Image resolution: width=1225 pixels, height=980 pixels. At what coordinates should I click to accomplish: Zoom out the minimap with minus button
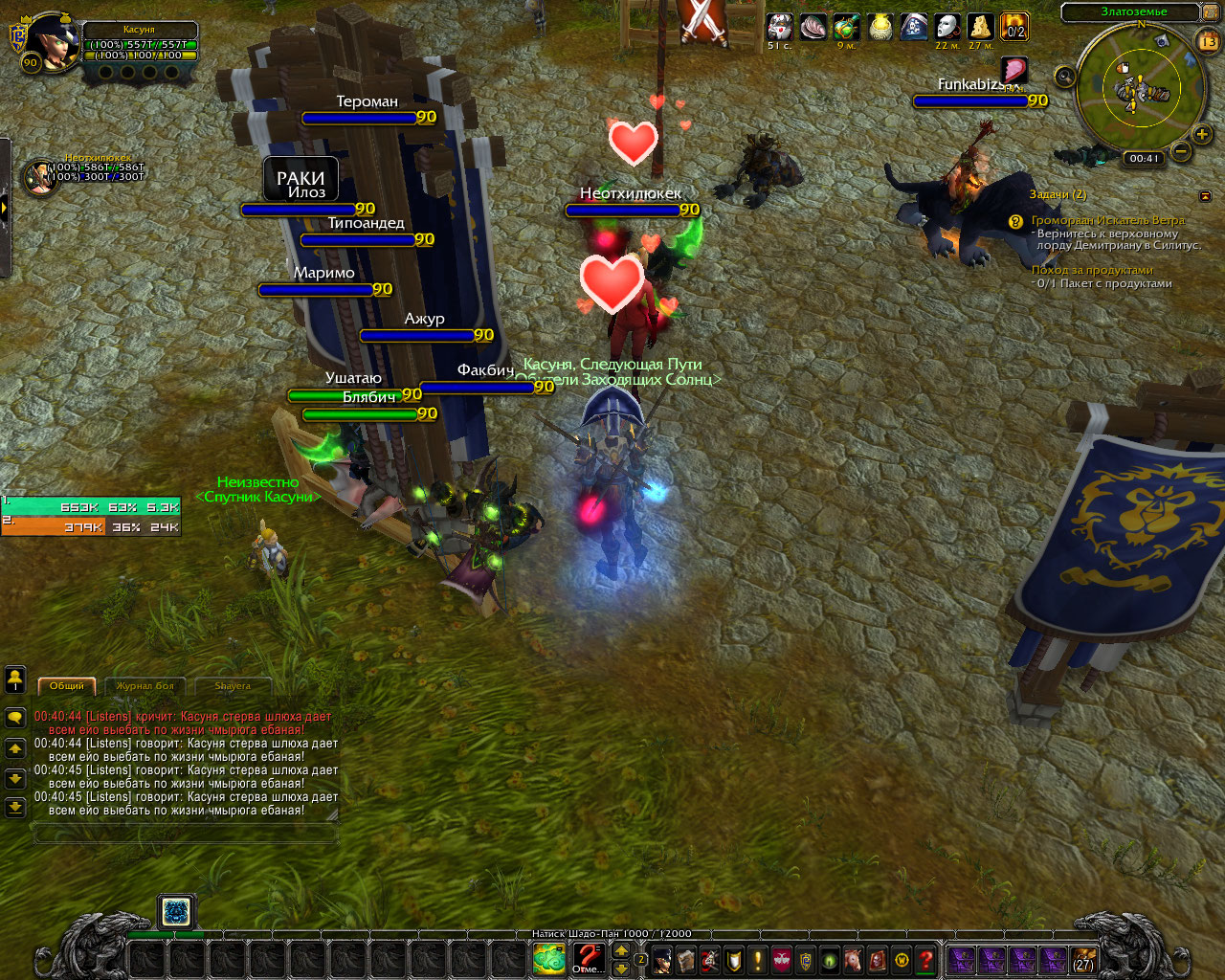(1181, 151)
